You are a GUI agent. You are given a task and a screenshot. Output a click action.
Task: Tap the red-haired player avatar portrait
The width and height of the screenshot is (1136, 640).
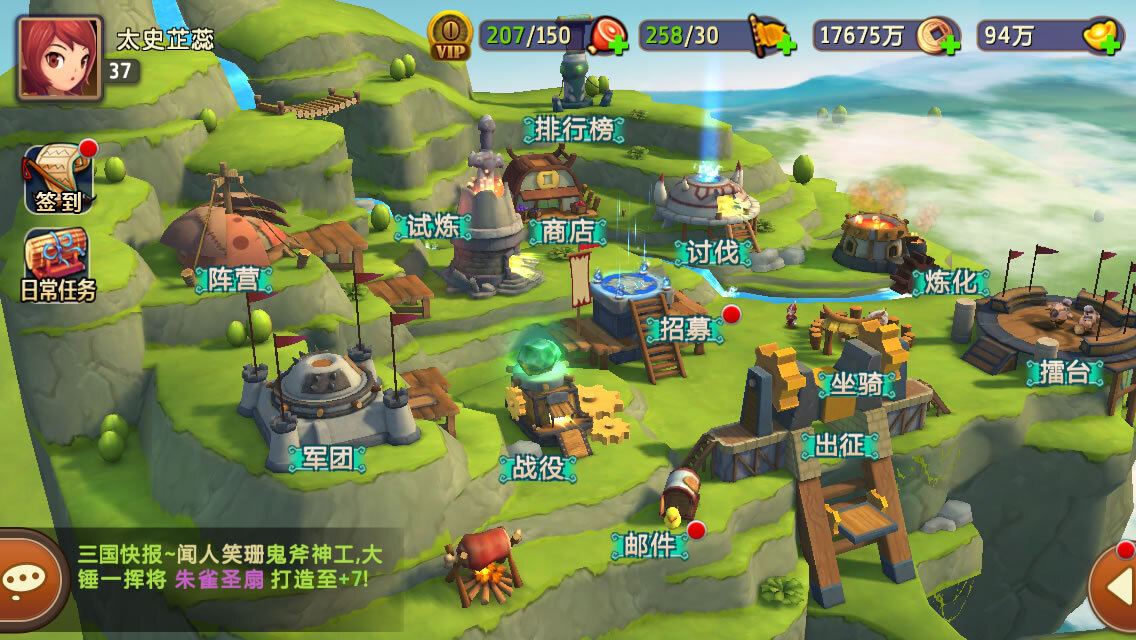pos(58,57)
